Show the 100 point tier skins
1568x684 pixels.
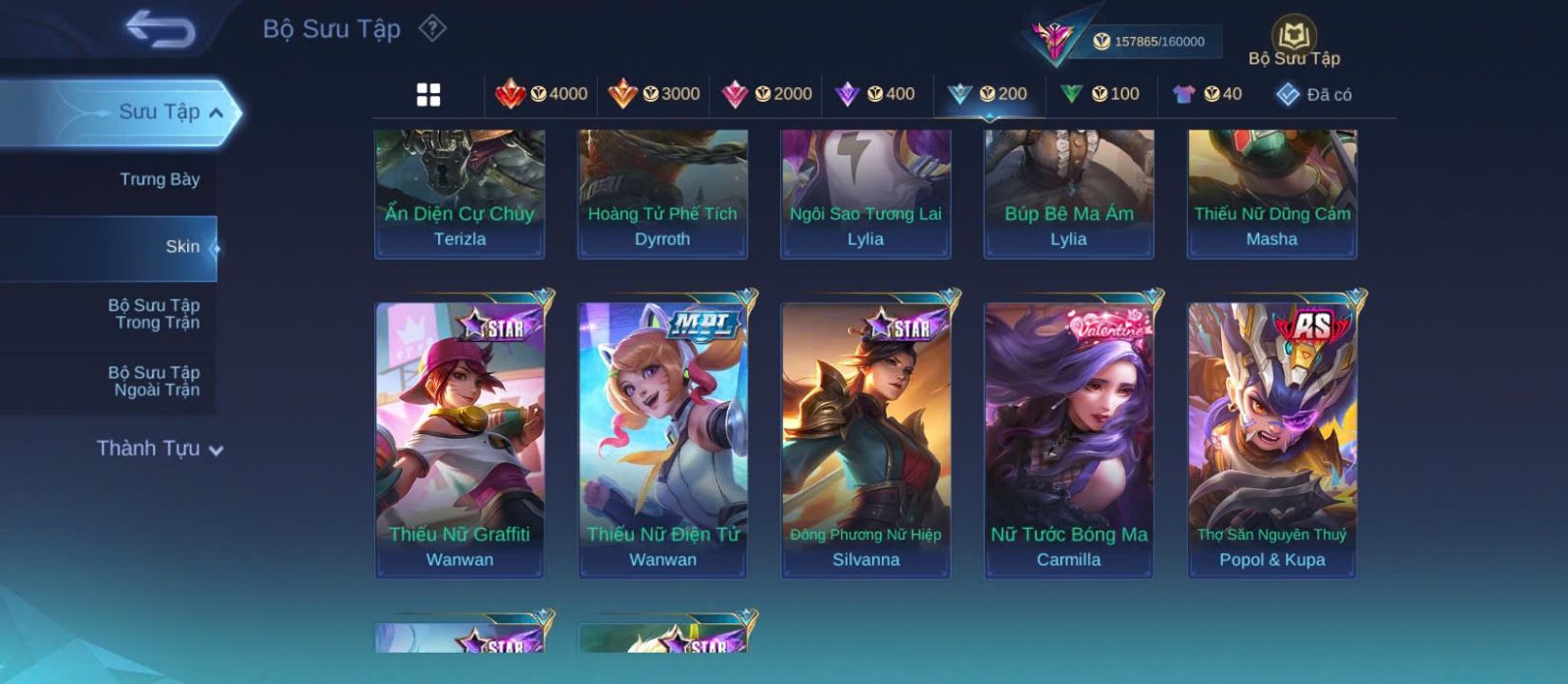1101,94
